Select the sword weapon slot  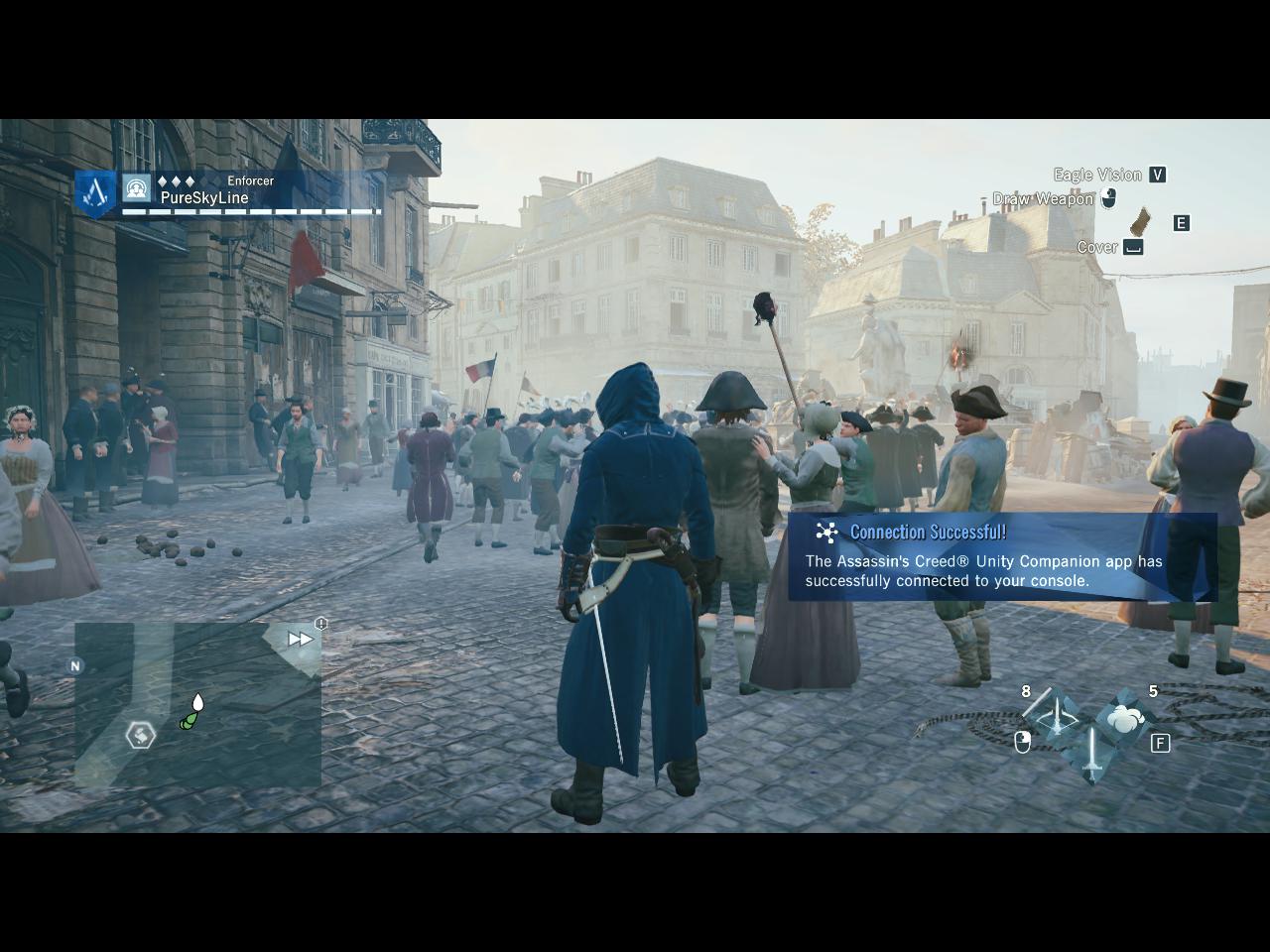(1090, 754)
